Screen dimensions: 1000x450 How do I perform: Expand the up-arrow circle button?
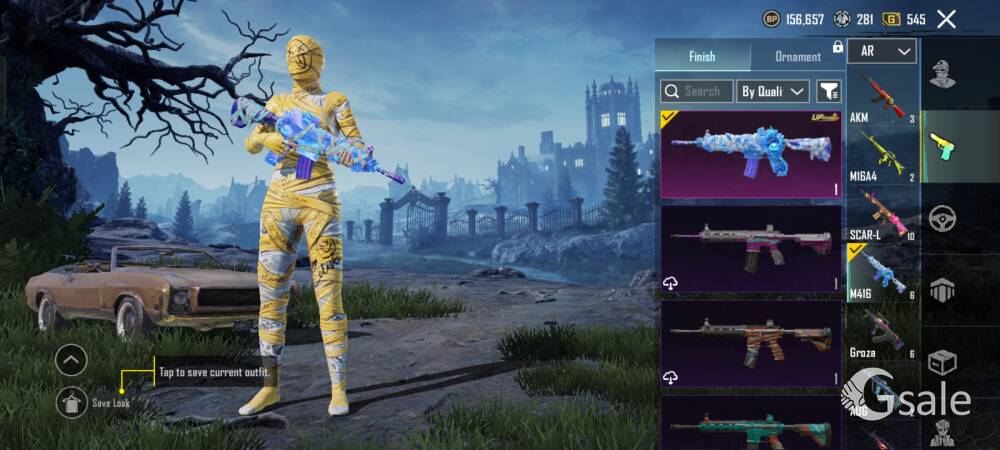[x=71, y=359]
